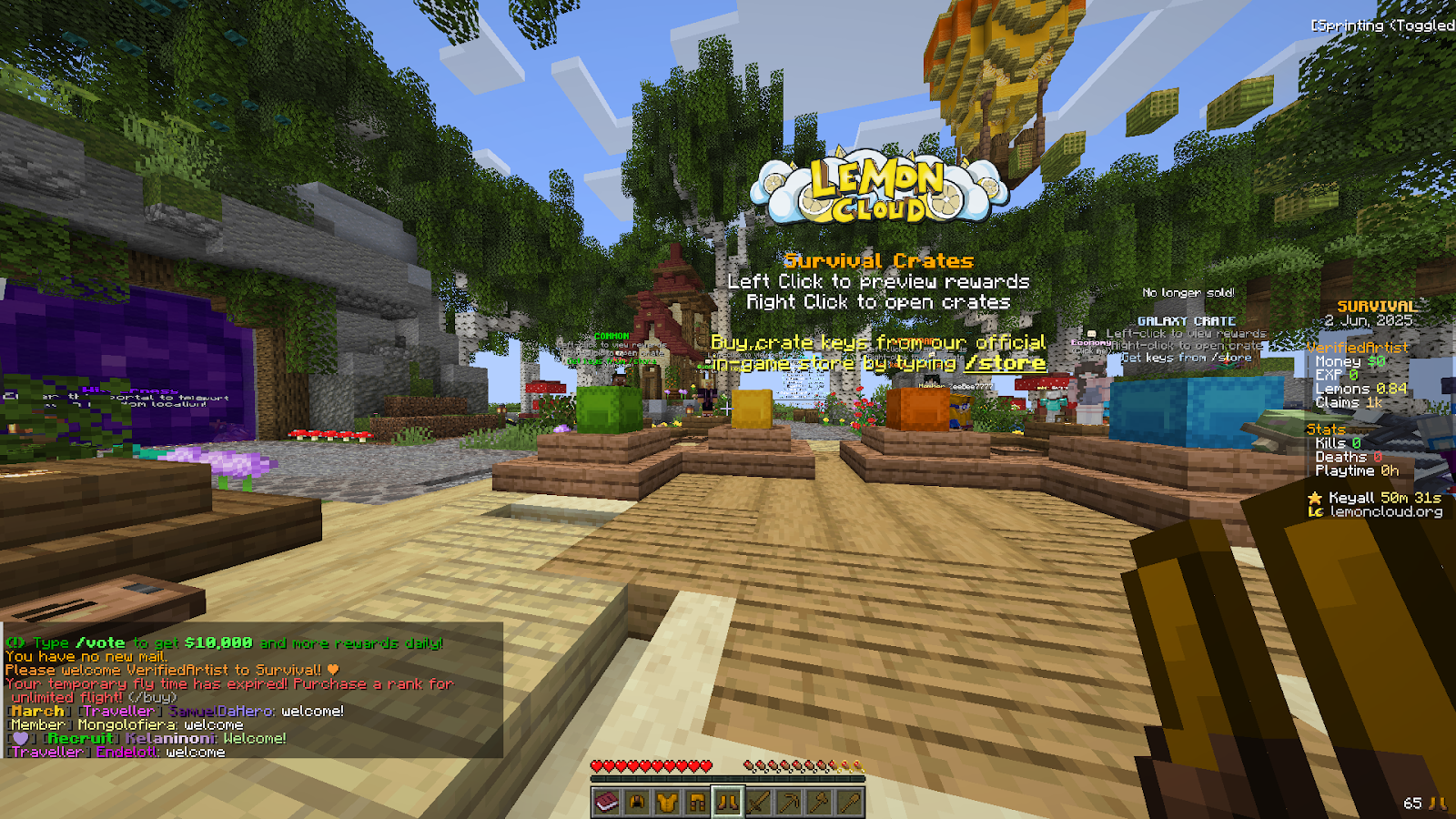Viewport: 1456px width, 819px height.
Task: Select the golden chestplate in the hotbar
Action: [x=667, y=801]
